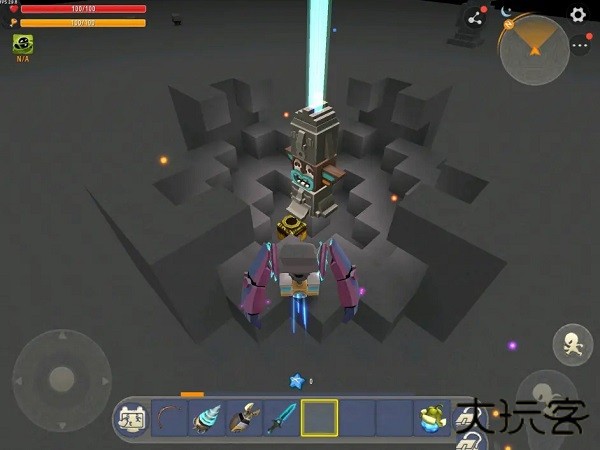The height and width of the screenshot is (450, 600).
Task: Open the settings gear menu
Action: tap(578, 15)
